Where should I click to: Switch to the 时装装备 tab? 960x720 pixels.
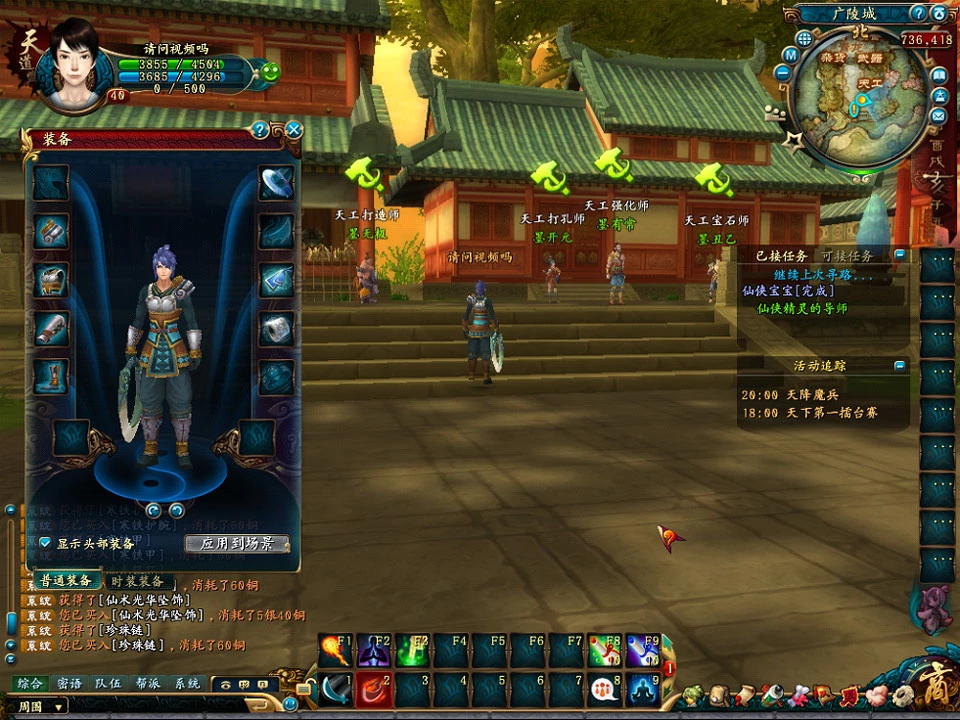point(137,581)
